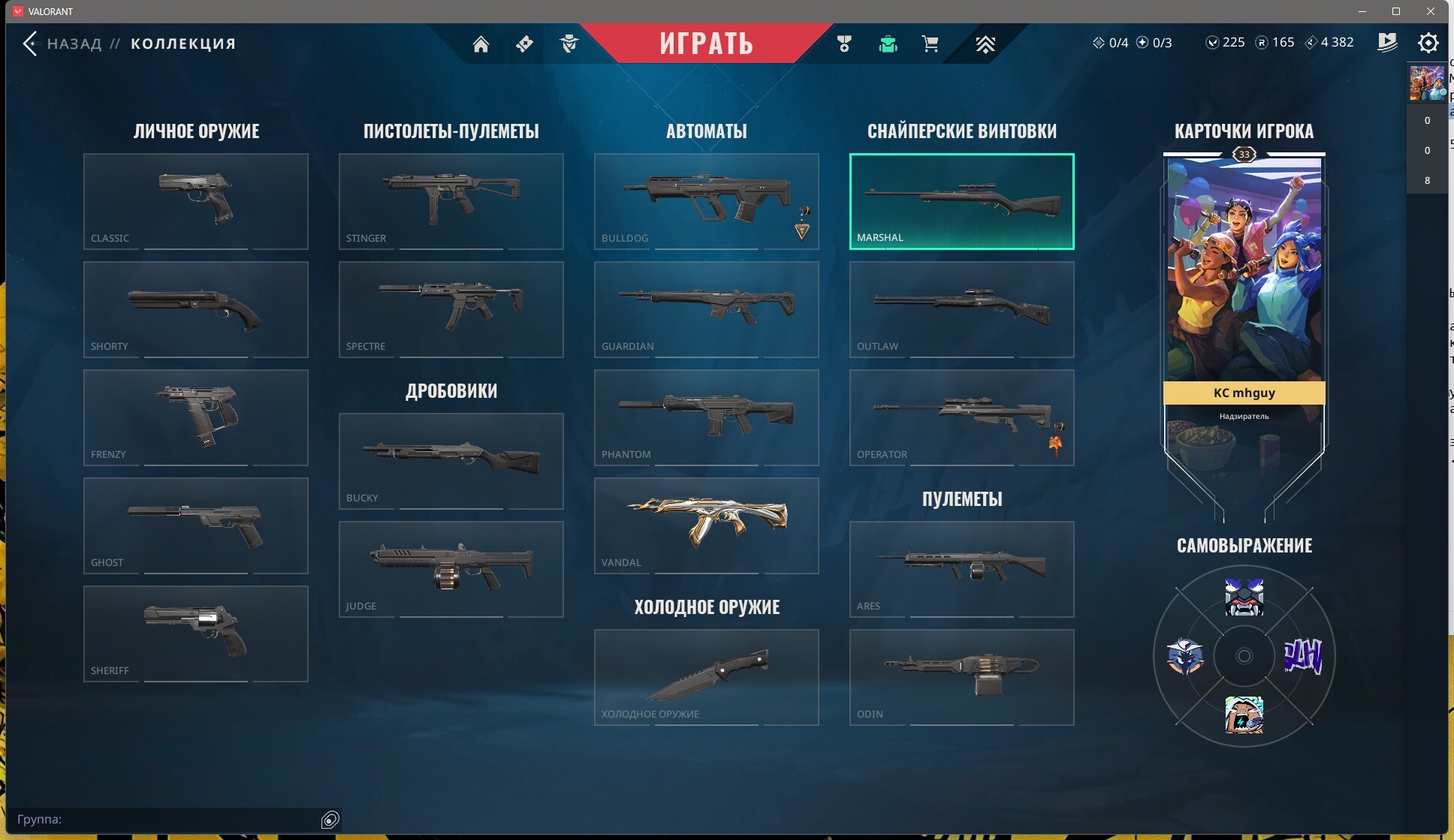Choose the Odin machine gun slot

point(961,676)
